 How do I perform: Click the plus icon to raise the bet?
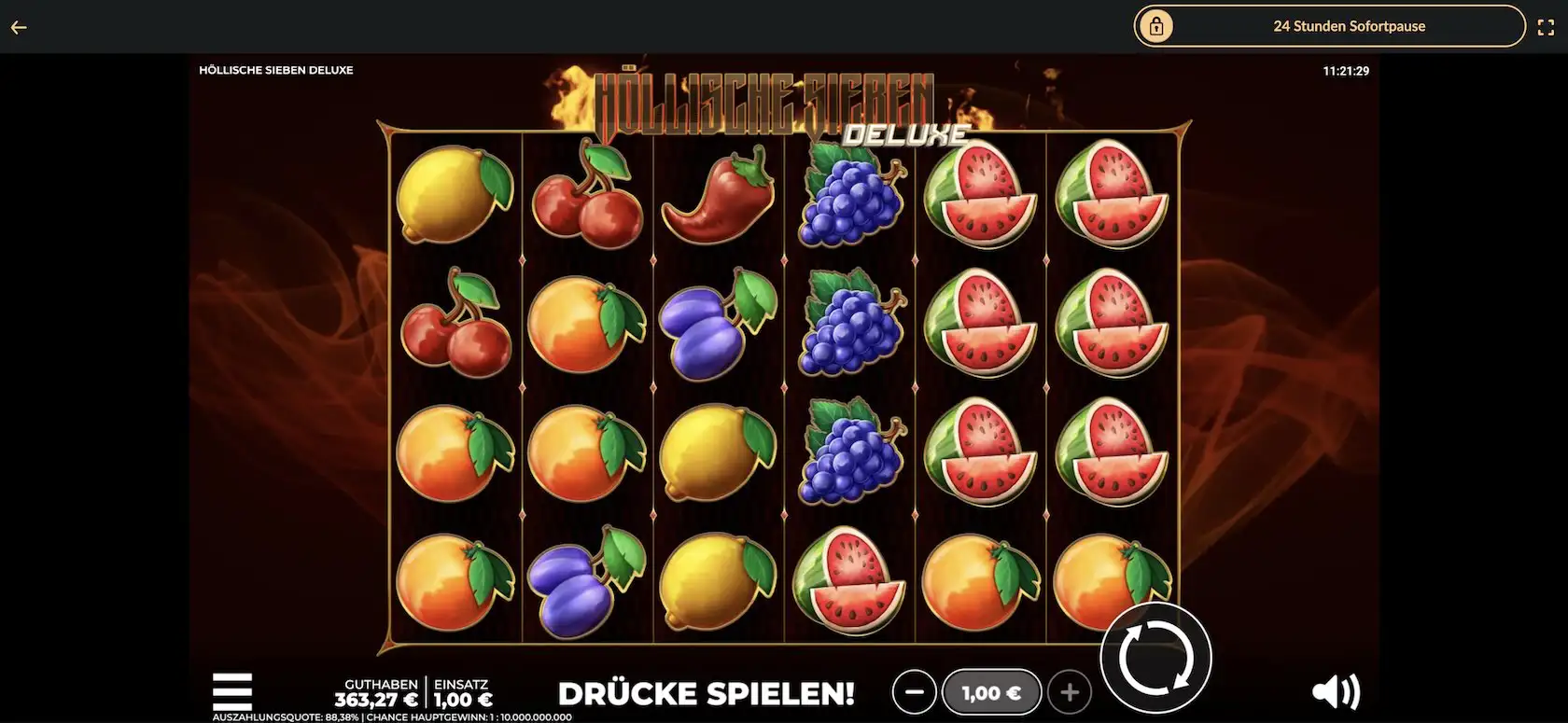[1070, 692]
